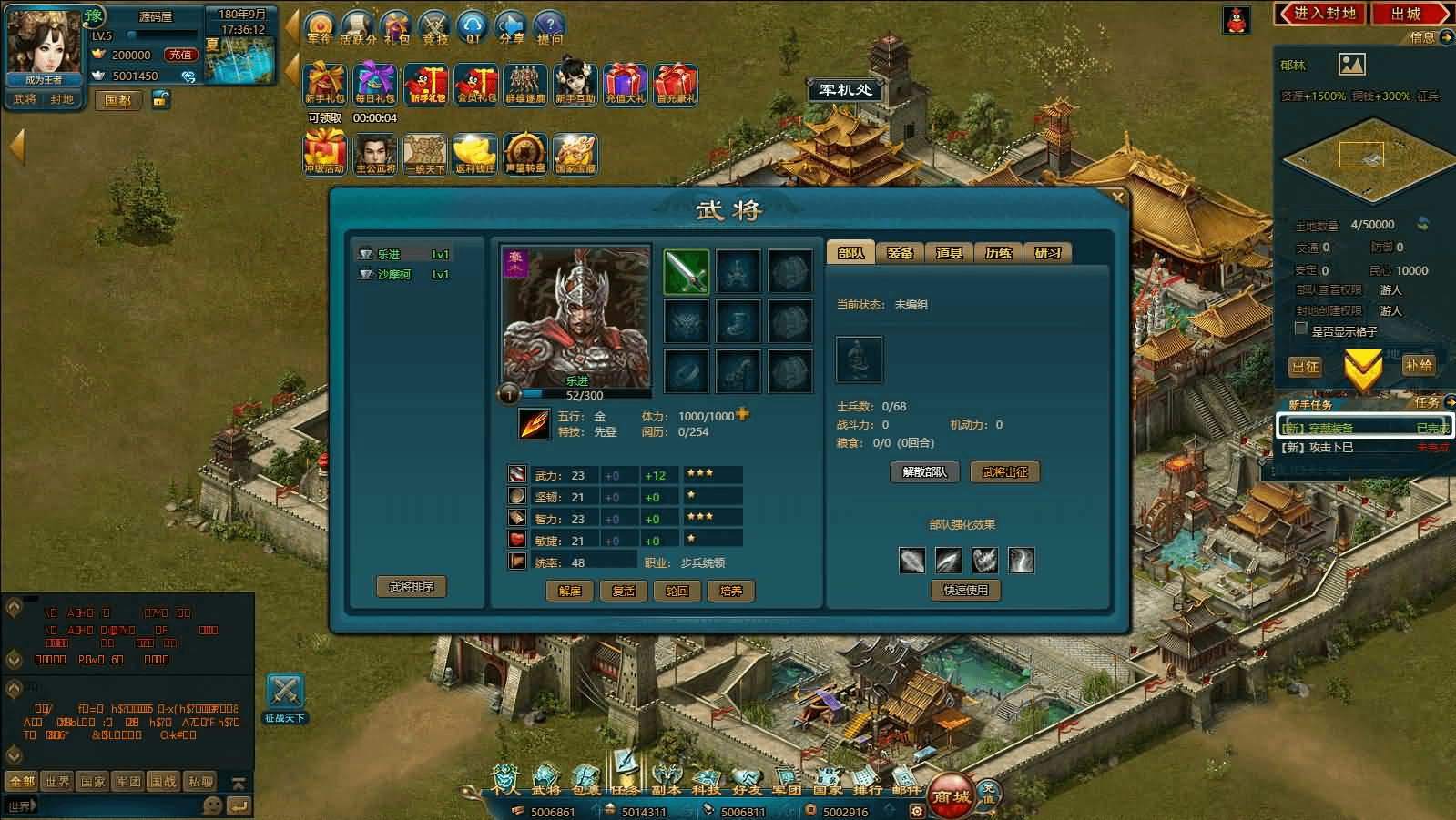Open the 军衔 military rank icon
This screenshot has height=820, width=1456.
click(x=320, y=27)
